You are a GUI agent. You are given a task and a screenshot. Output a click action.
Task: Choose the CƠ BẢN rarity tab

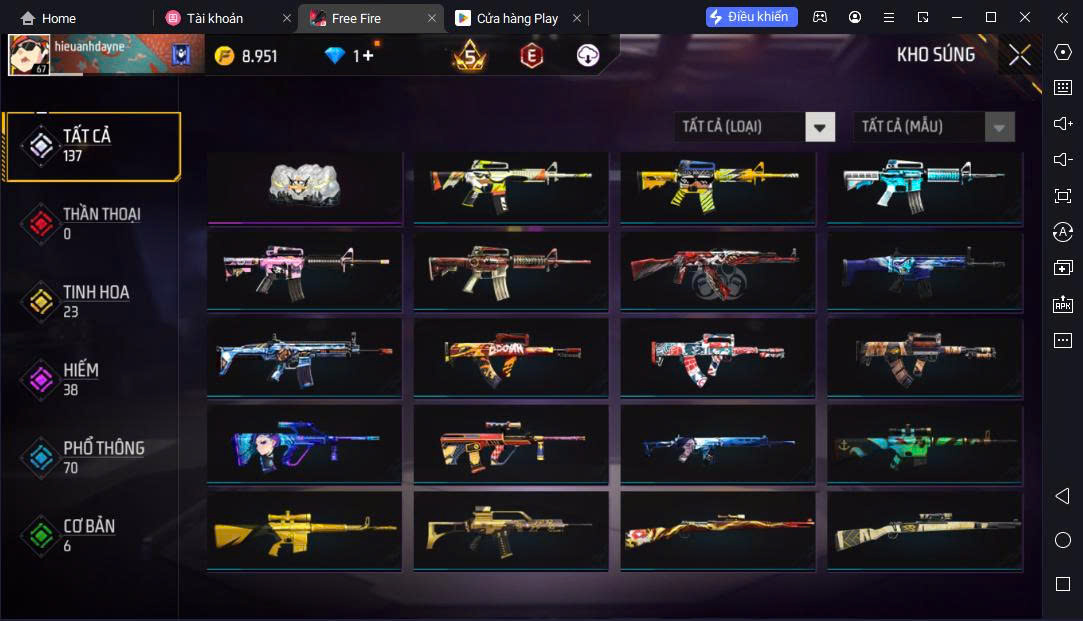(x=92, y=535)
